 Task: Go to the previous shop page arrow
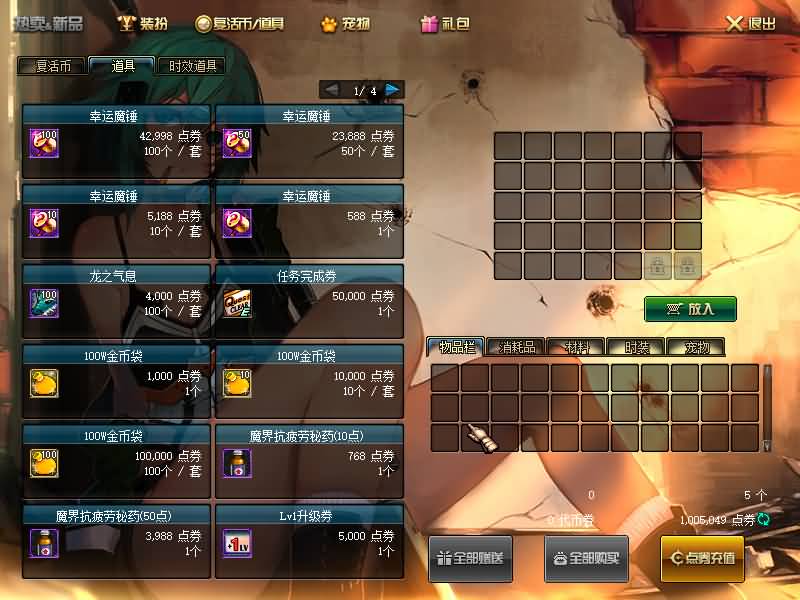point(332,90)
